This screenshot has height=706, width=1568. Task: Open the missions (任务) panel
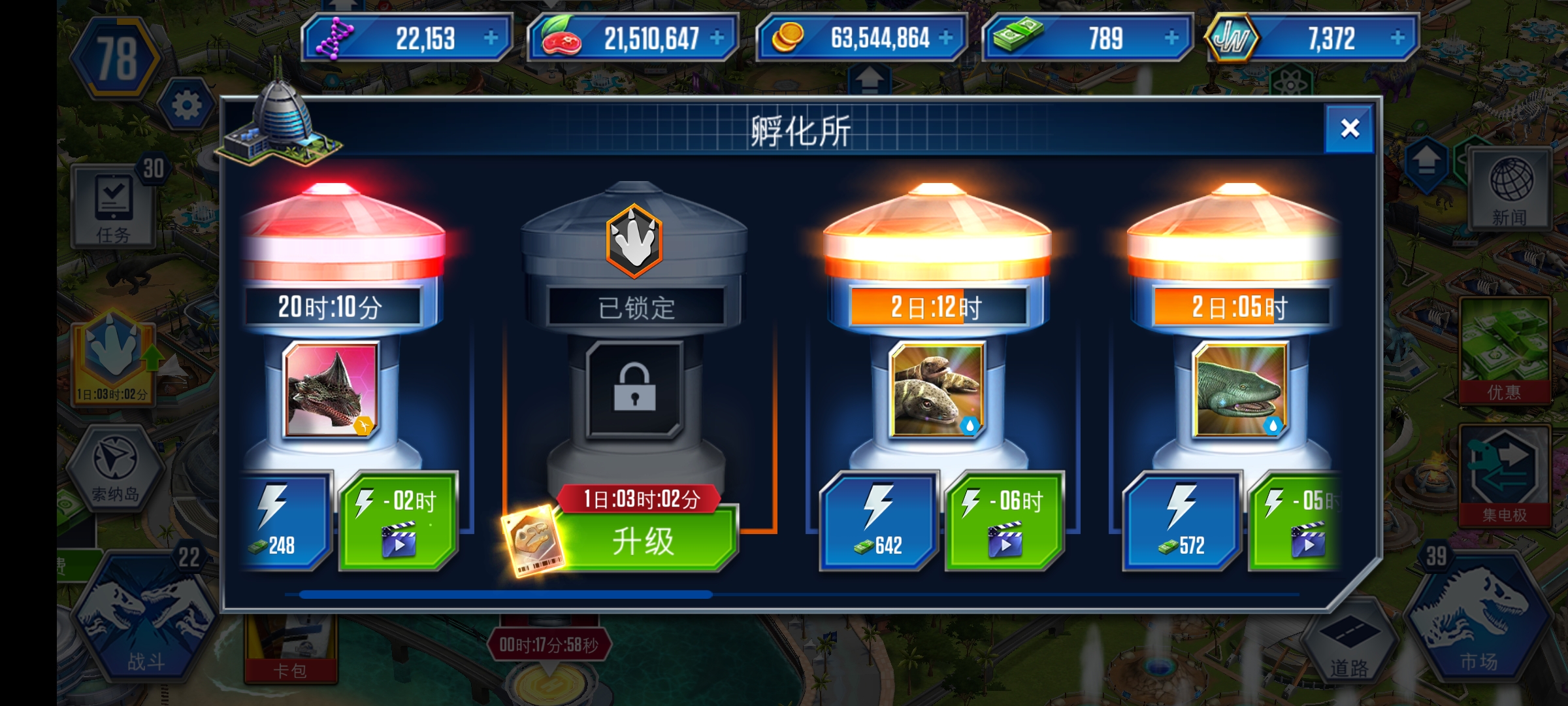pyautogui.click(x=113, y=207)
